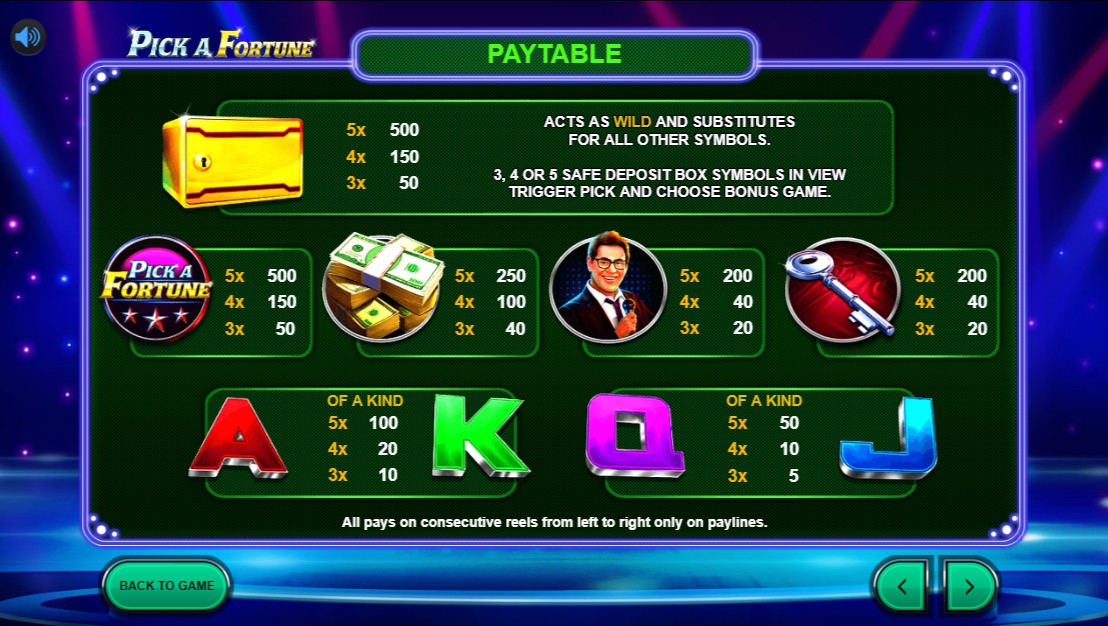Toggle the sound speaker icon
Image resolution: width=1108 pixels, height=626 pixels.
tap(28, 38)
